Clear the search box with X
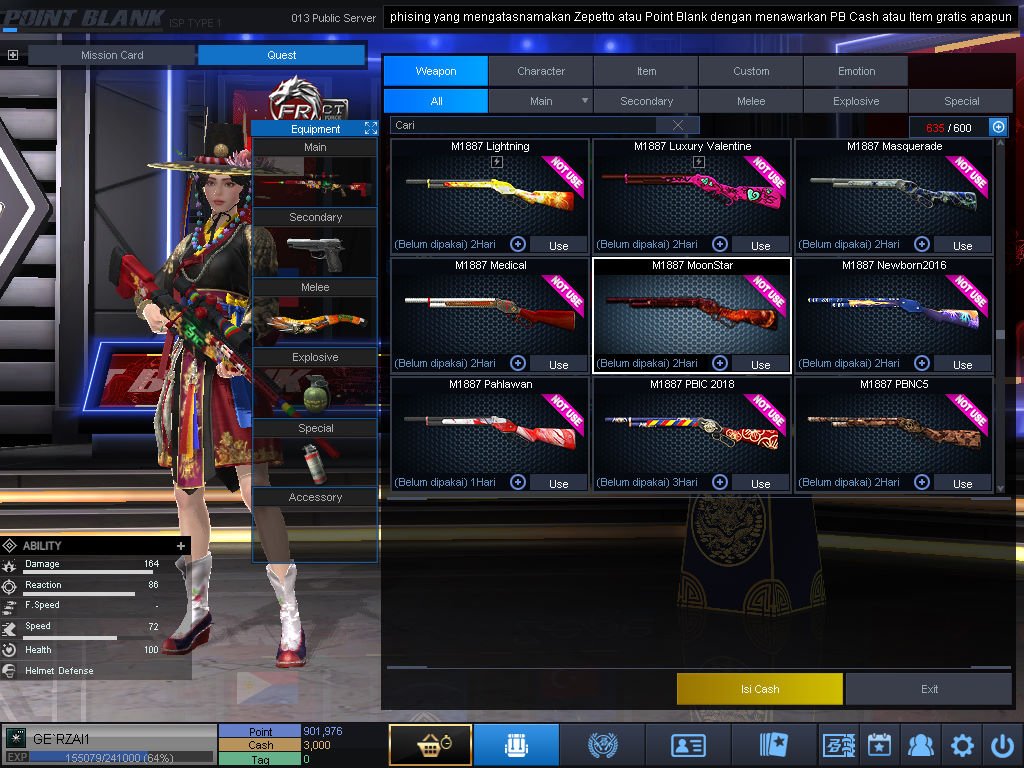The image size is (1024, 768). pos(678,125)
